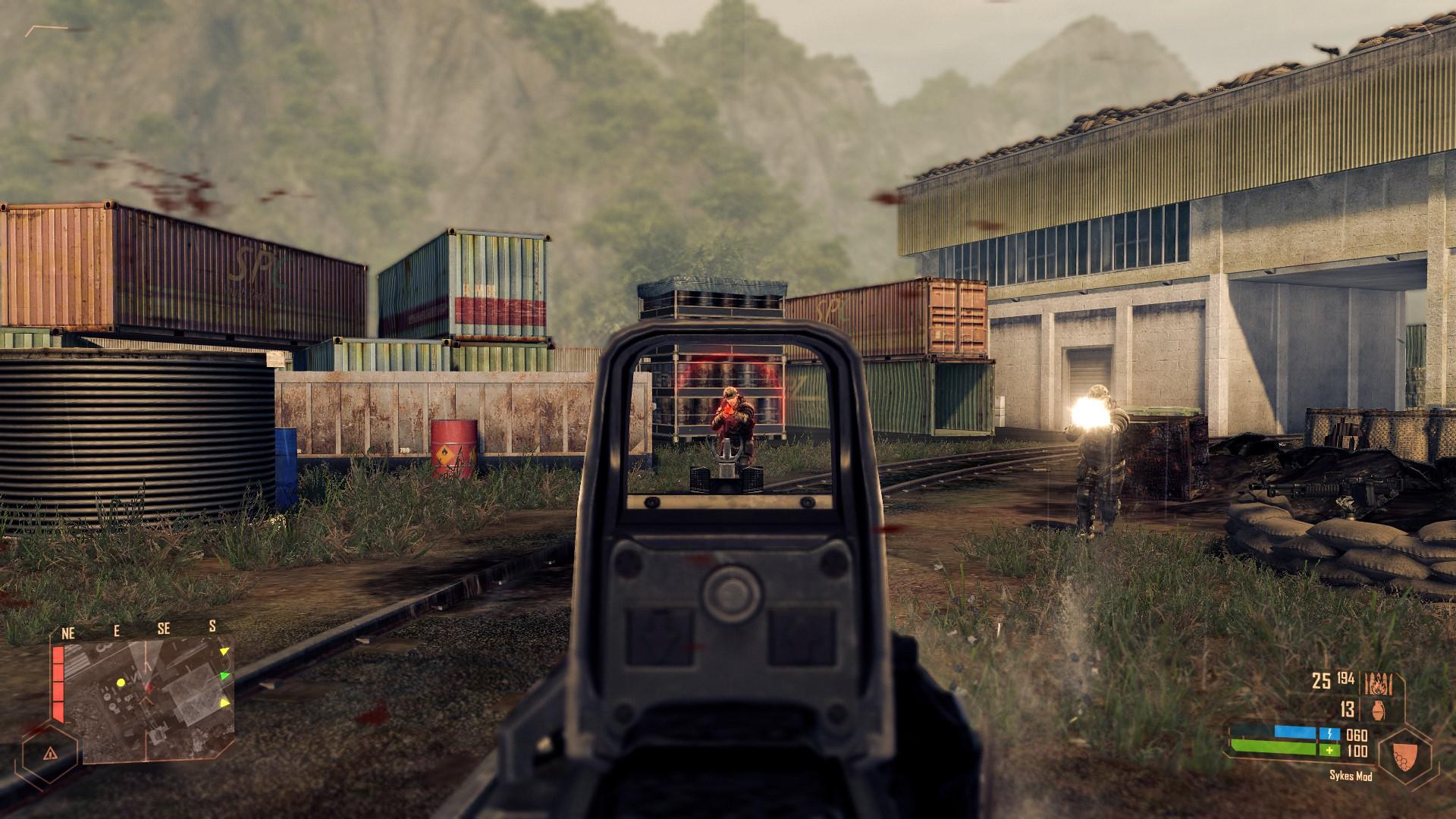The width and height of the screenshot is (1456, 819).
Task: Click the Sykes Mod label
Action: click(1351, 776)
